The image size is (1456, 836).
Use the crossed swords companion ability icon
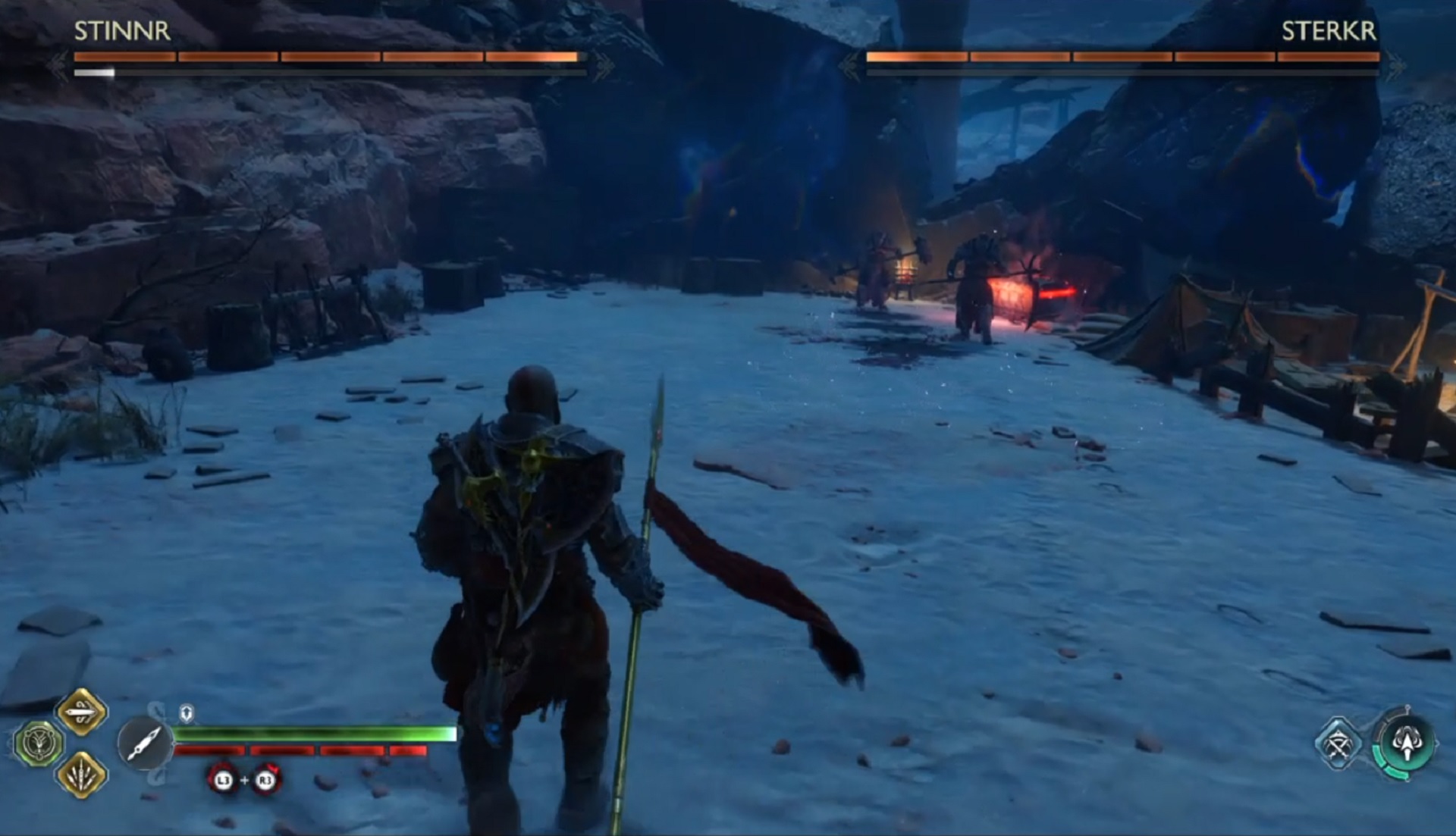point(1338,743)
